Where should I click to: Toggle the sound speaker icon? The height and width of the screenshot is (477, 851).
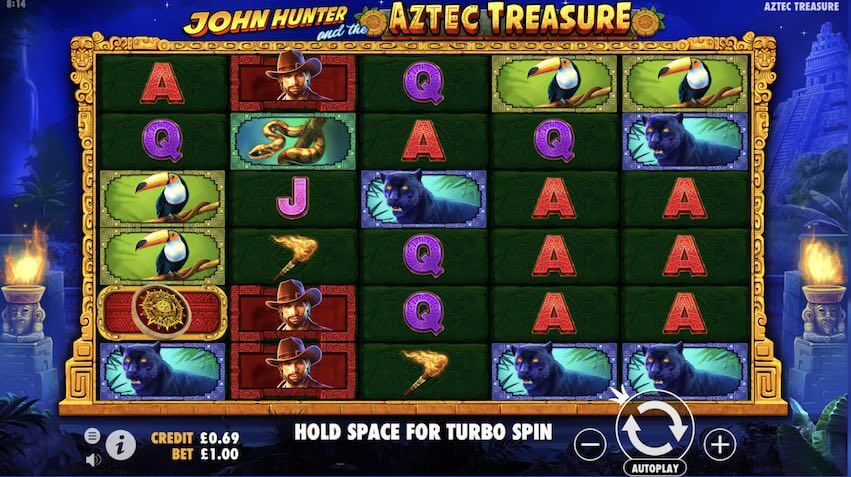92,459
